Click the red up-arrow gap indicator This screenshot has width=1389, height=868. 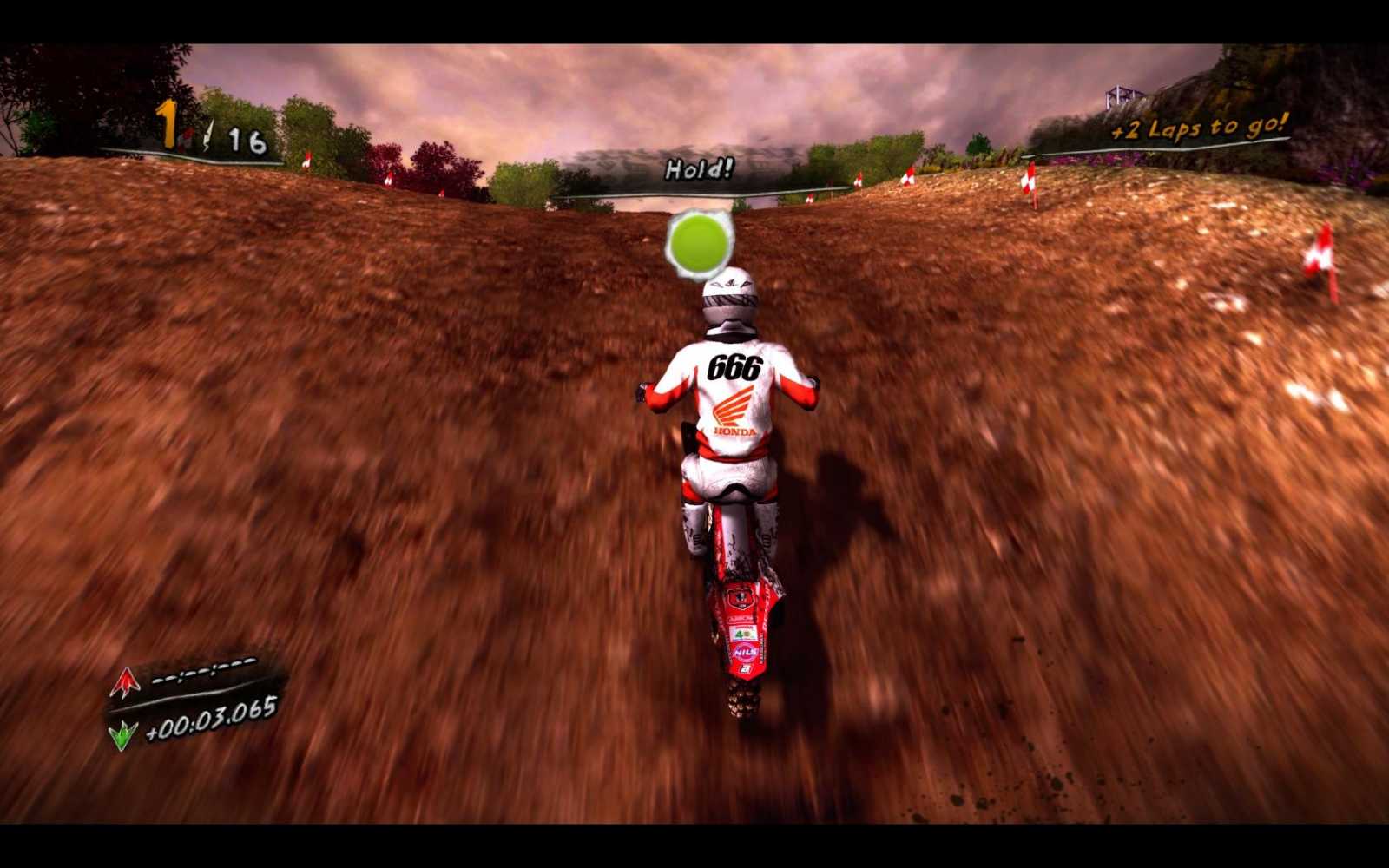(125, 682)
